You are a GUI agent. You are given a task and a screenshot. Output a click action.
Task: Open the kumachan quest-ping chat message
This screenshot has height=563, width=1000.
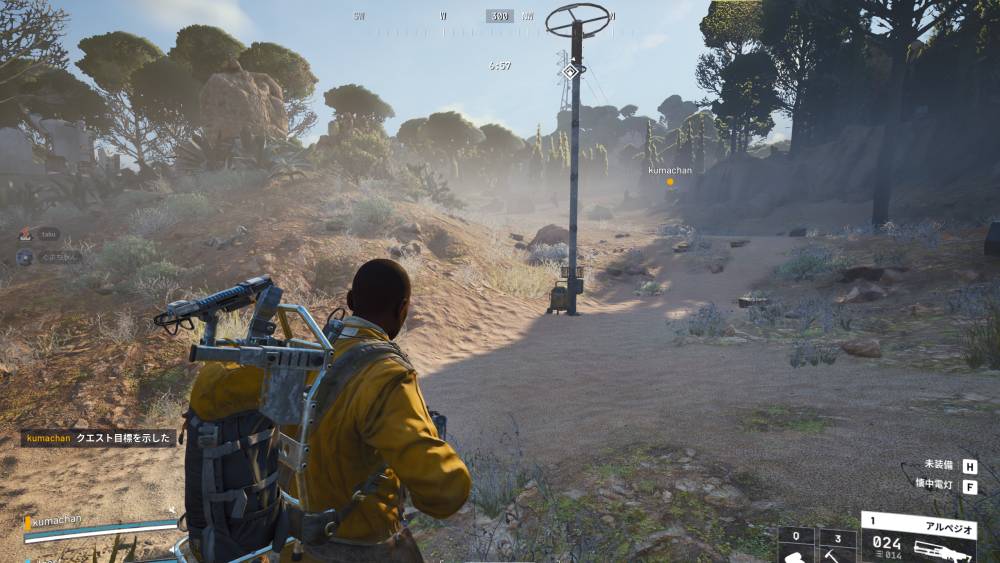tap(100, 437)
